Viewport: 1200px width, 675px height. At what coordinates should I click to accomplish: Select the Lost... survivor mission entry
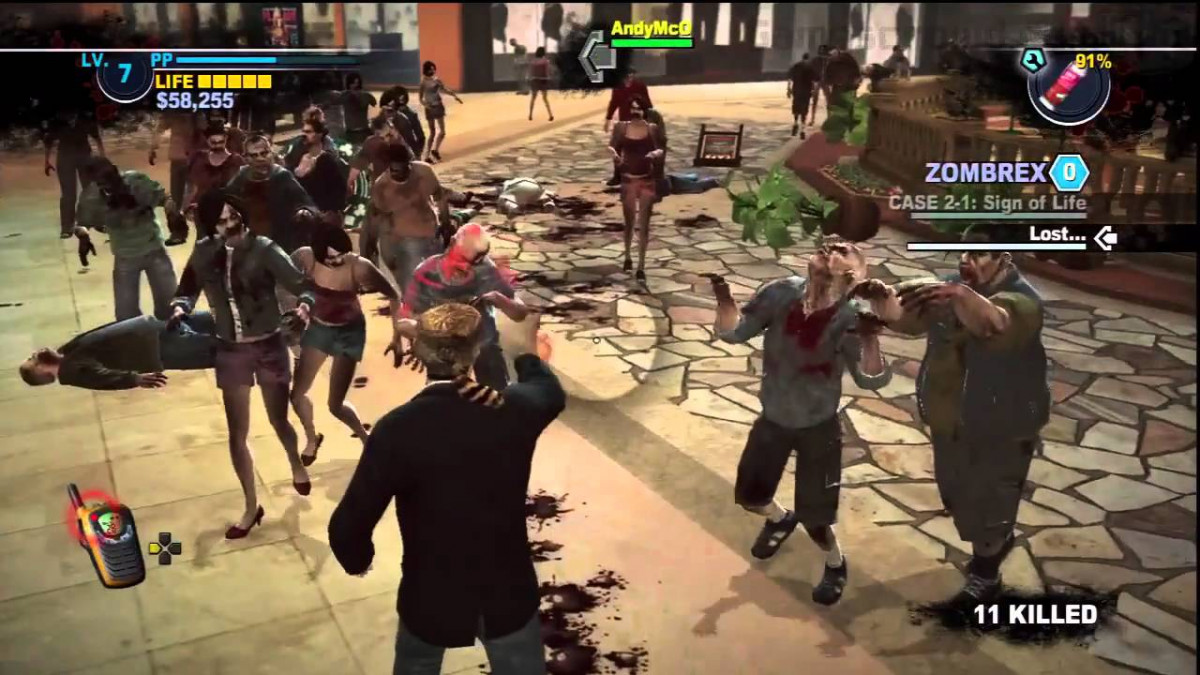1057,236
